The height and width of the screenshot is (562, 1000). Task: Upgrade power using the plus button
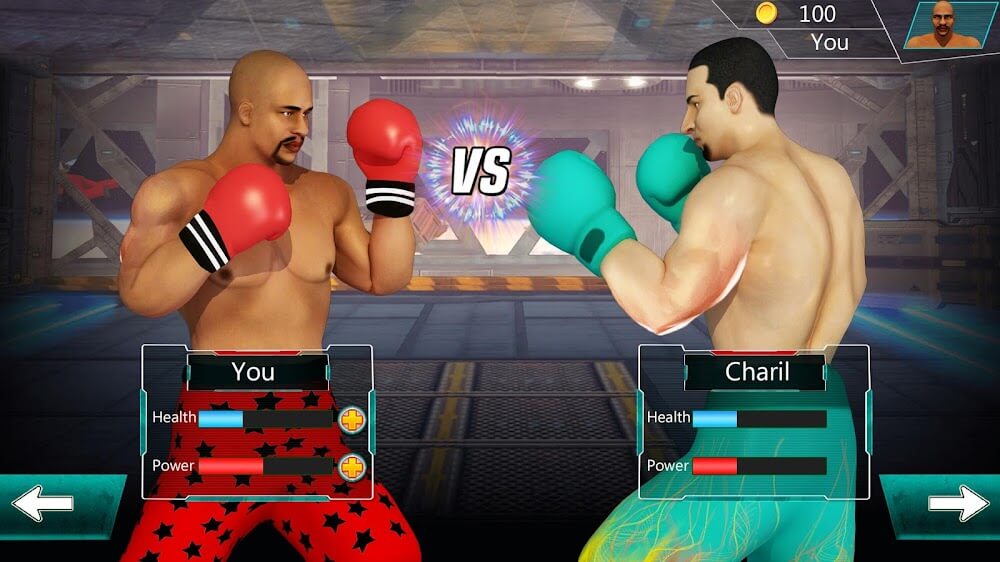[352, 467]
